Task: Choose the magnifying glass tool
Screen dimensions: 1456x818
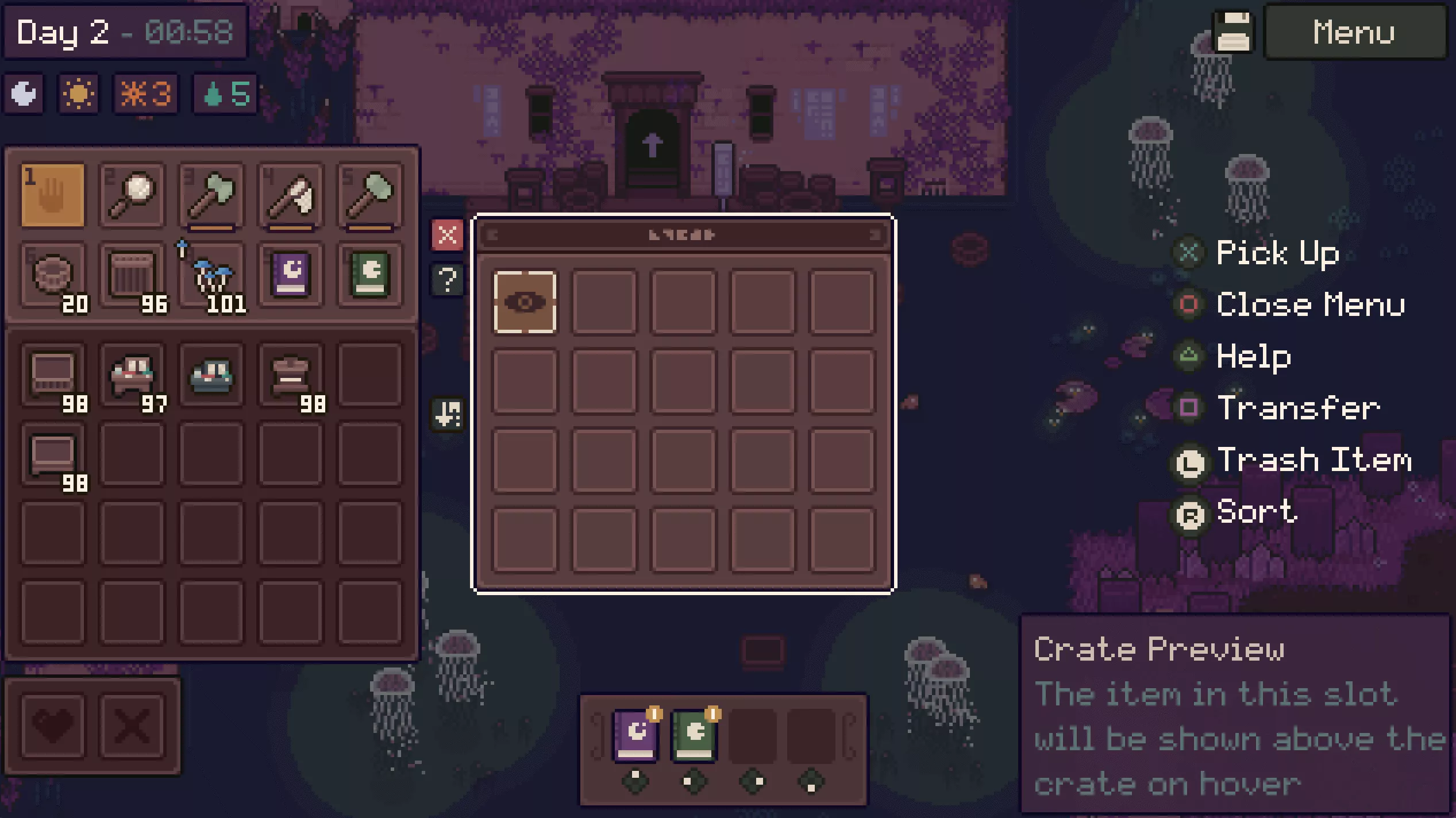Action: point(132,195)
